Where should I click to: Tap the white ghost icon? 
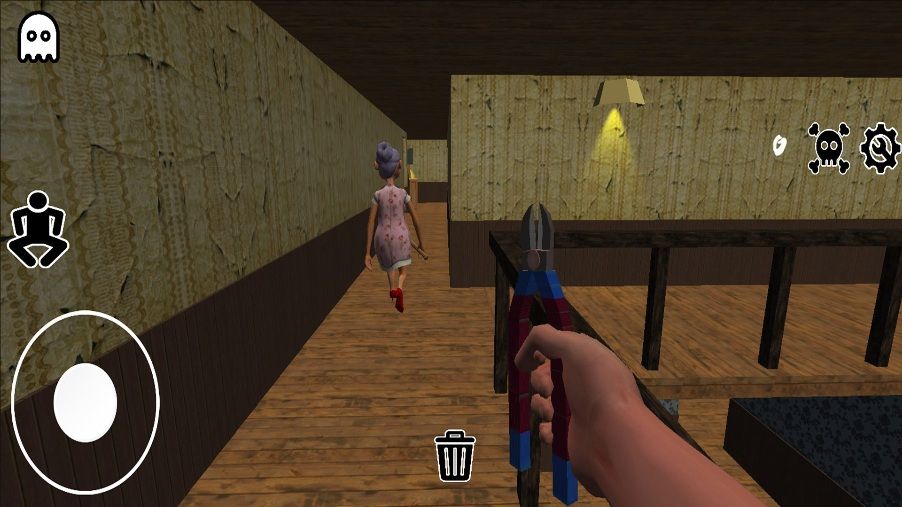click(x=38, y=37)
